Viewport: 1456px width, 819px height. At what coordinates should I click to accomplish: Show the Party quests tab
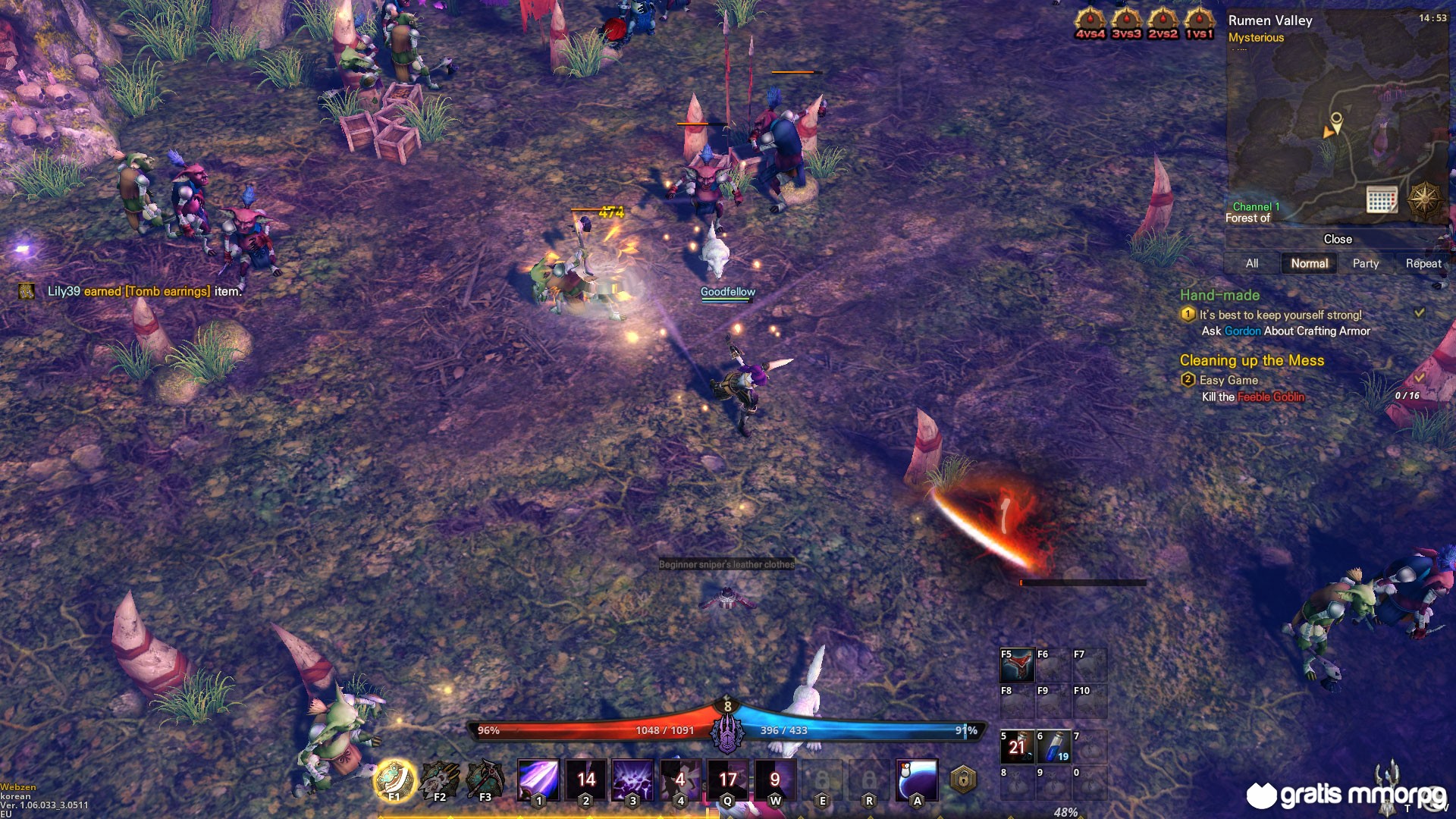click(x=1365, y=263)
